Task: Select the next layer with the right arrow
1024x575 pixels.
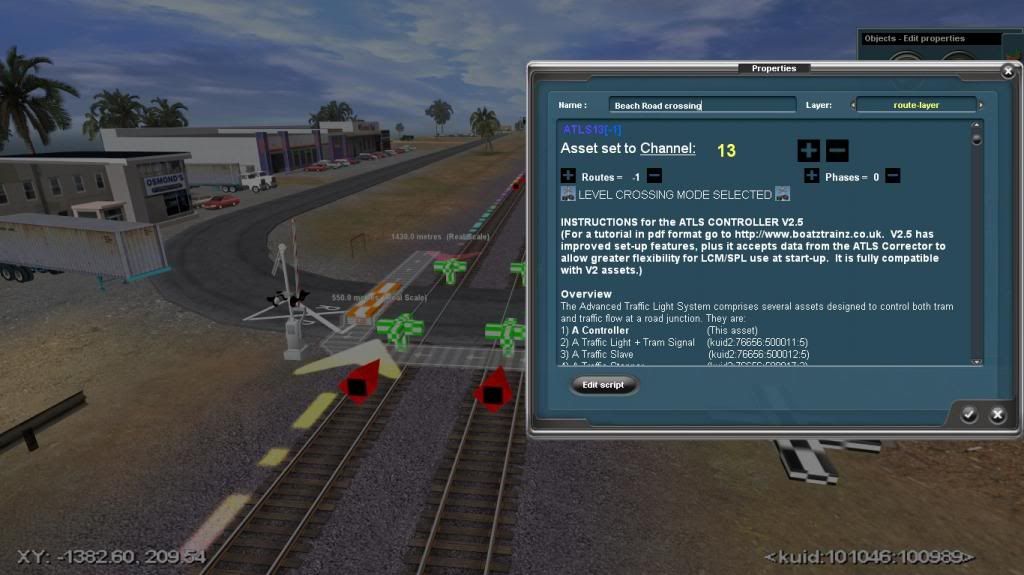Action: point(981,105)
